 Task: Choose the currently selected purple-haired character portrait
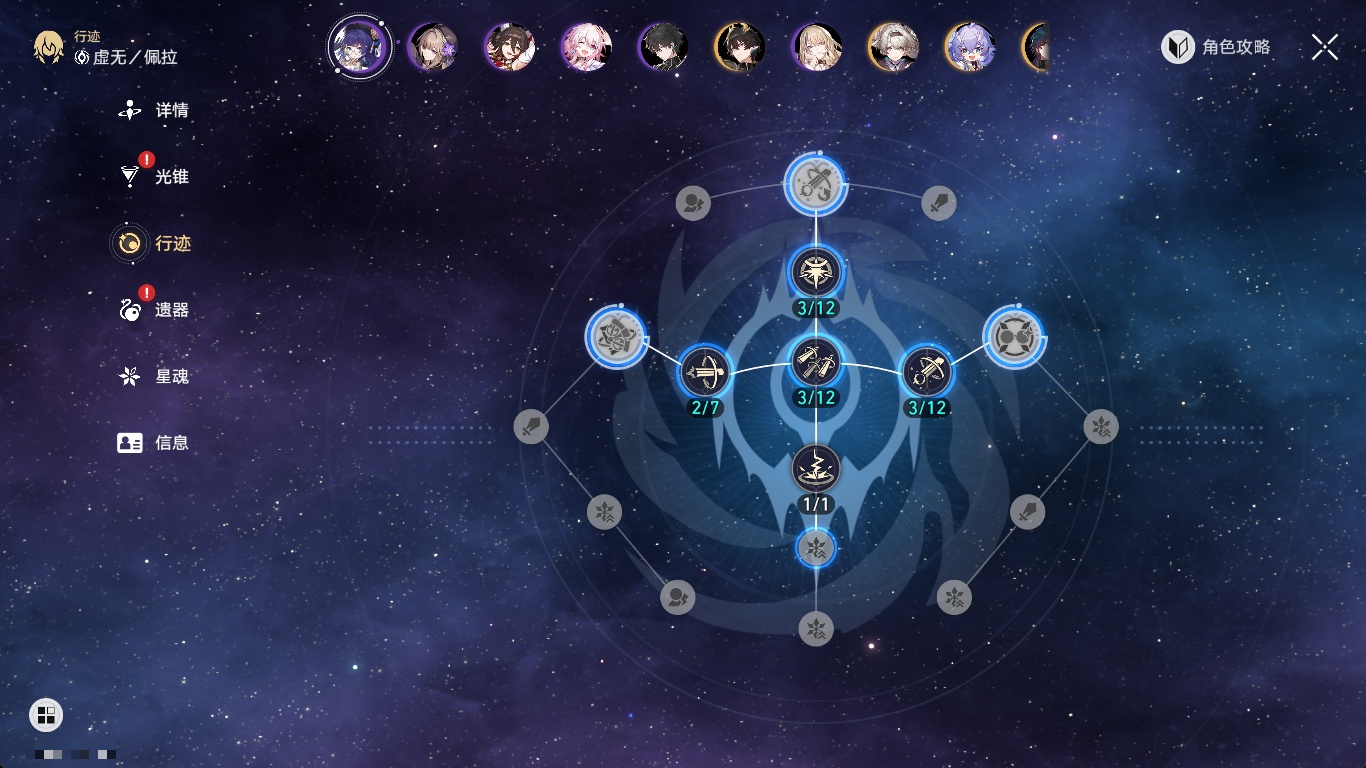[360, 47]
